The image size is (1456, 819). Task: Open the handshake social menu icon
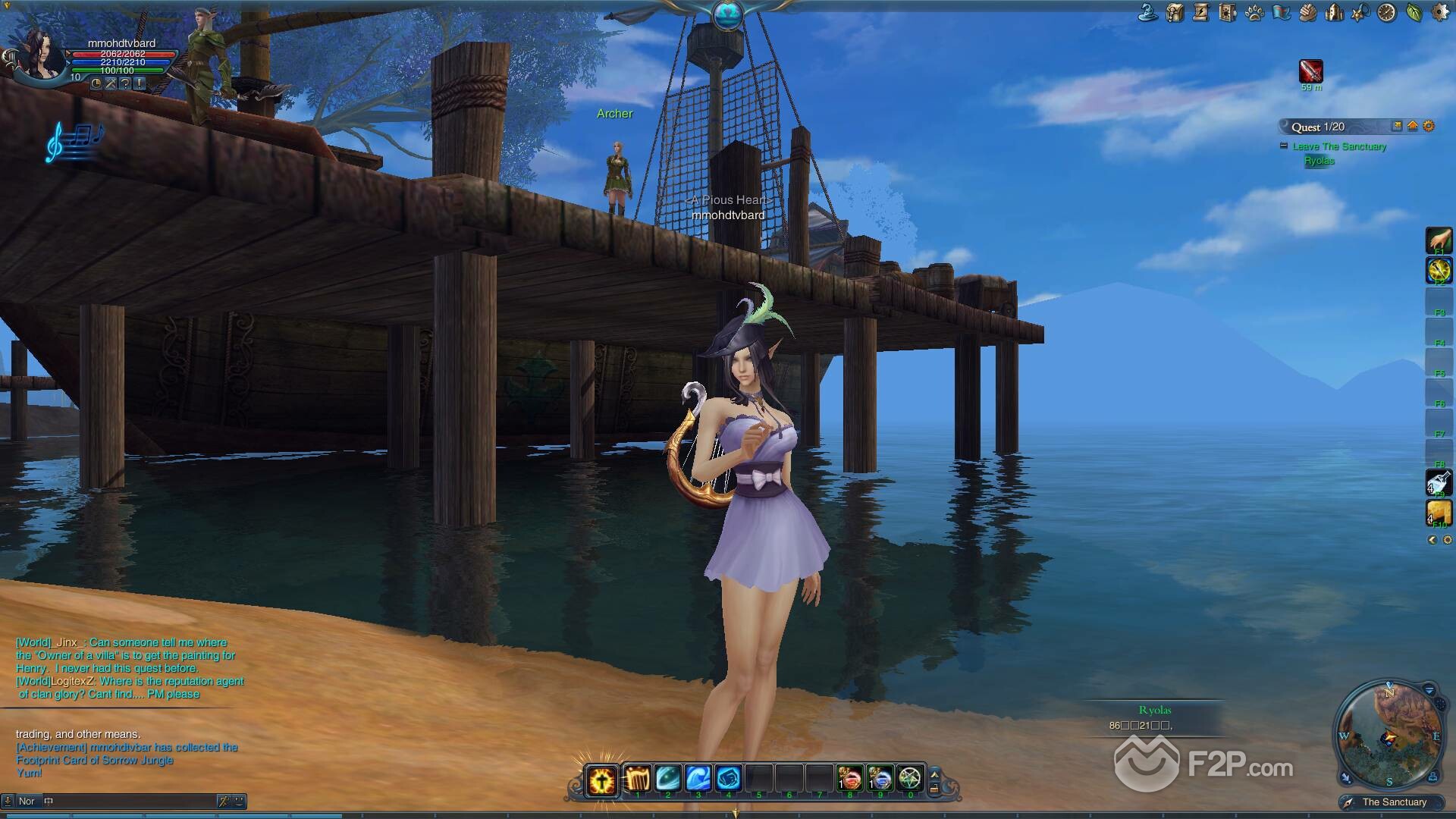click(x=1307, y=12)
